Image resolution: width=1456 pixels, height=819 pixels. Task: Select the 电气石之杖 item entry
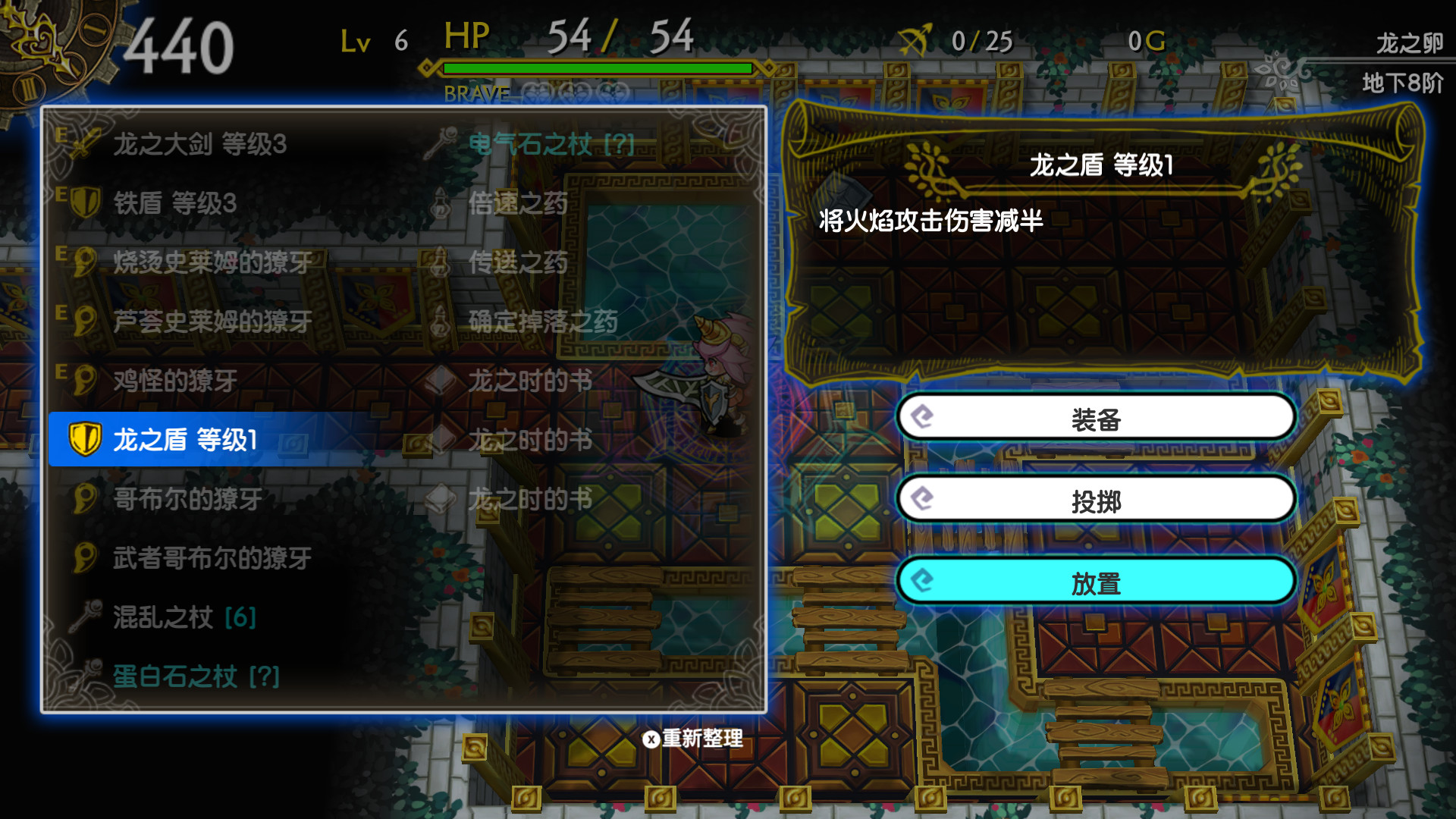point(531,146)
